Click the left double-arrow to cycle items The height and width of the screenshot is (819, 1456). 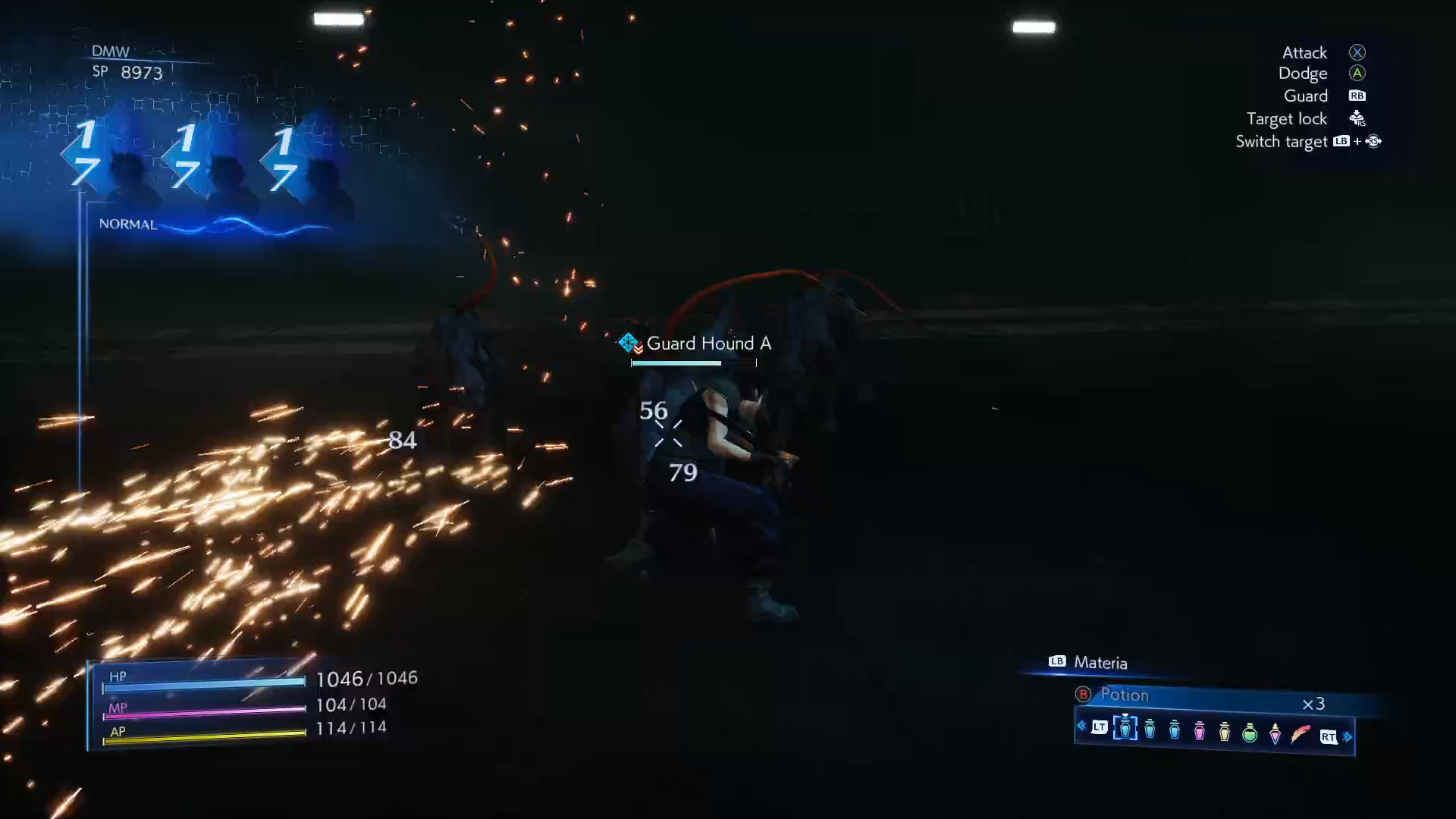point(1081,726)
